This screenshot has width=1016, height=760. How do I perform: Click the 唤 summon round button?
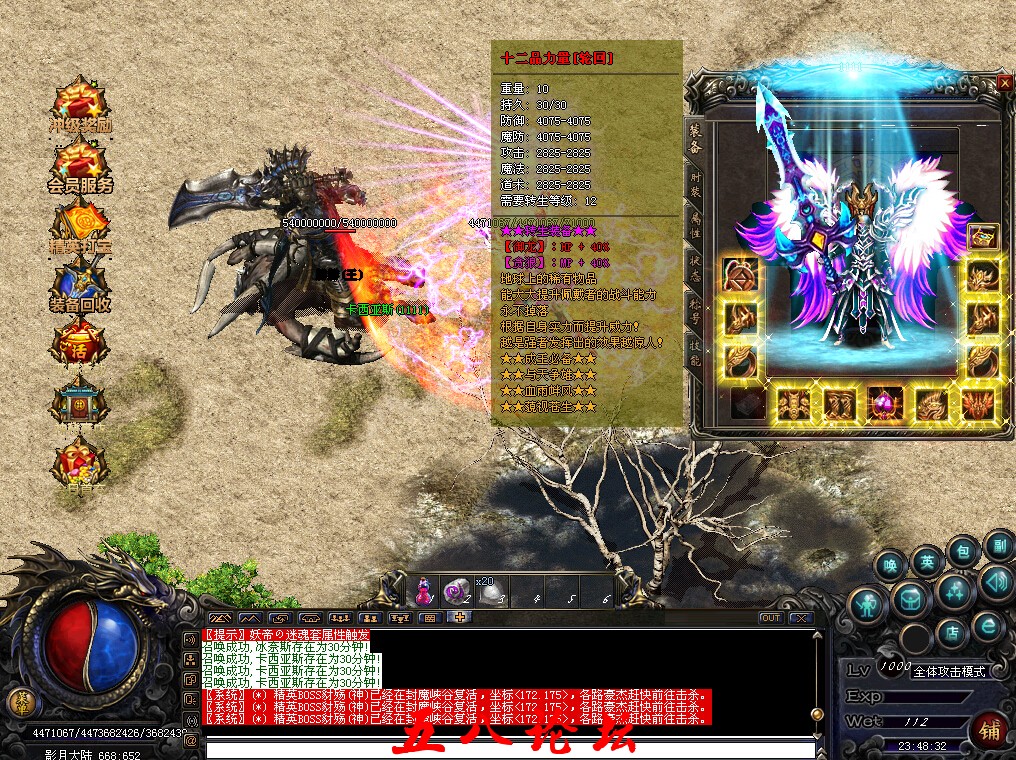[x=889, y=564]
